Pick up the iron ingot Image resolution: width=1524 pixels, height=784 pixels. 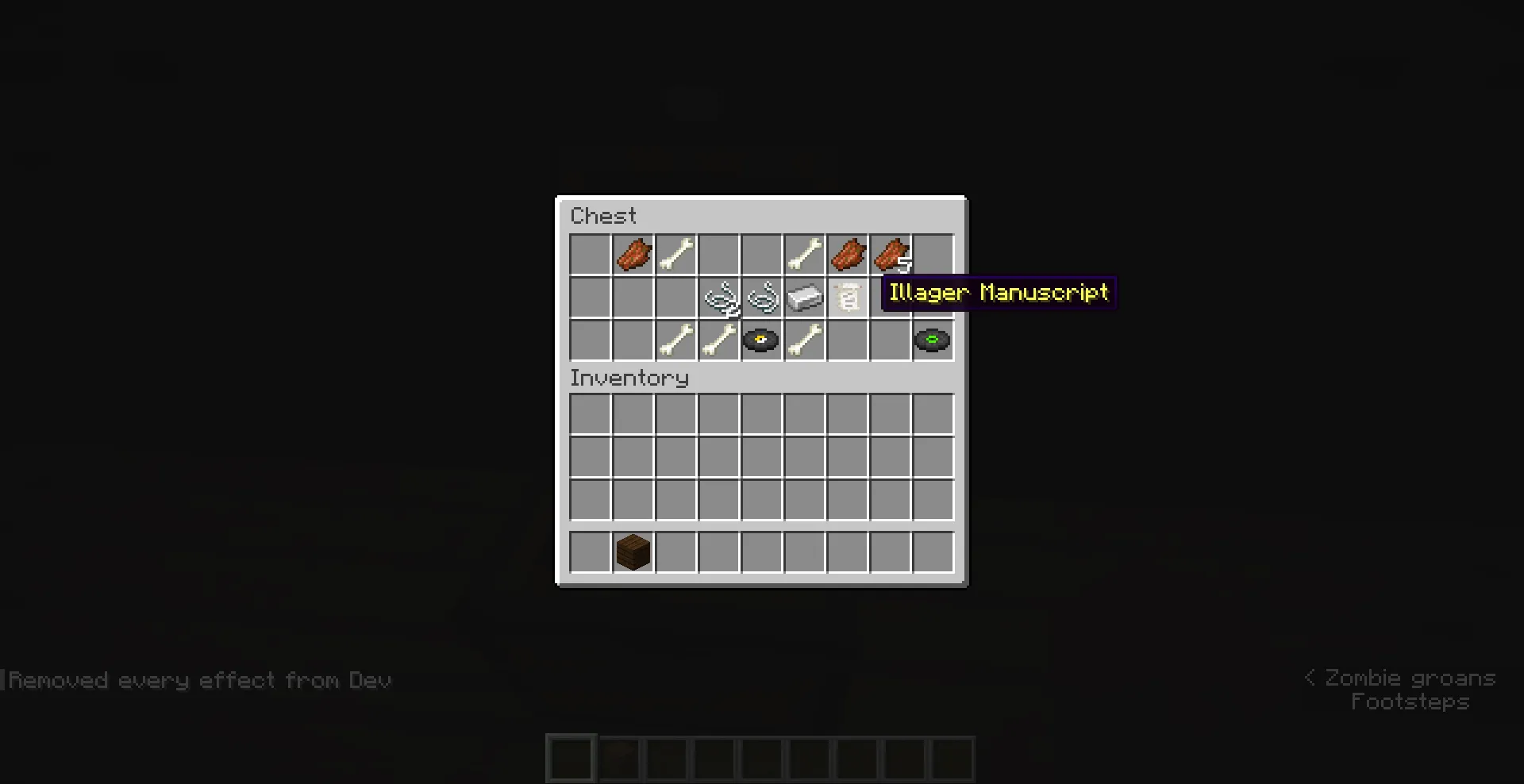pyautogui.click(x=804, y=298)
